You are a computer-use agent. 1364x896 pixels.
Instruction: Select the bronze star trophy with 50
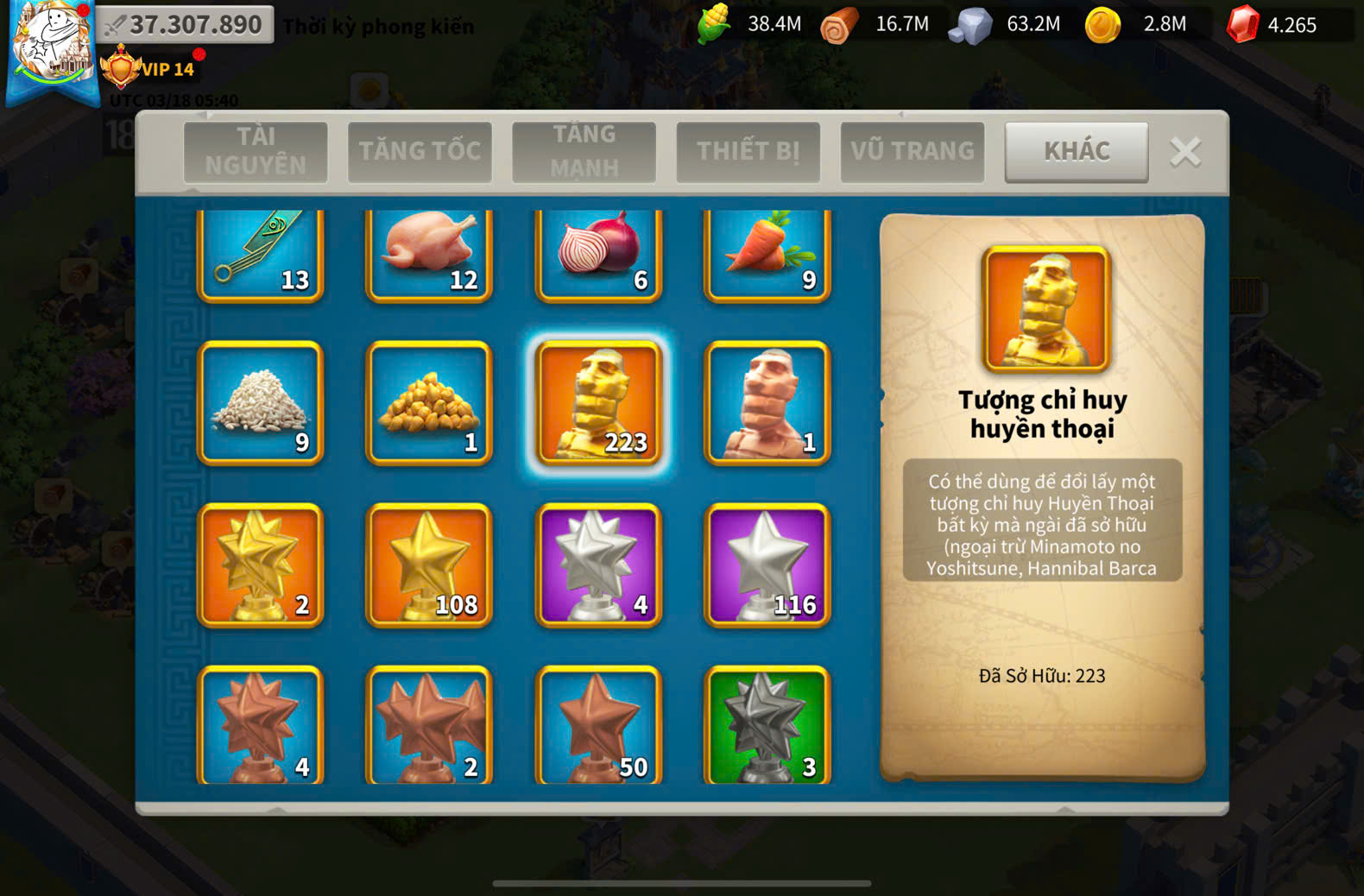(x=598, y=725)
